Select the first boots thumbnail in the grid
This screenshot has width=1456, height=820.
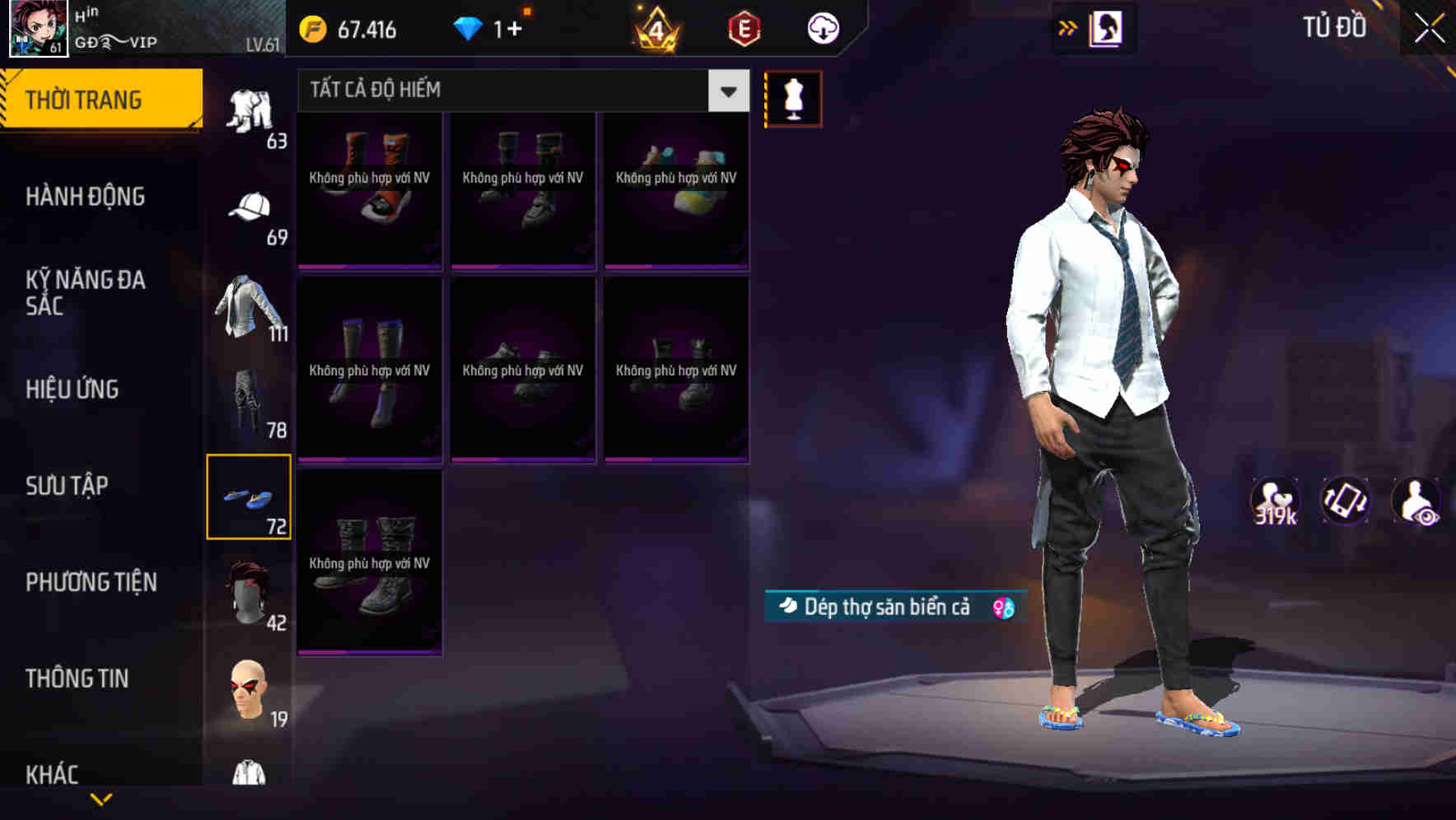[369, 191]
